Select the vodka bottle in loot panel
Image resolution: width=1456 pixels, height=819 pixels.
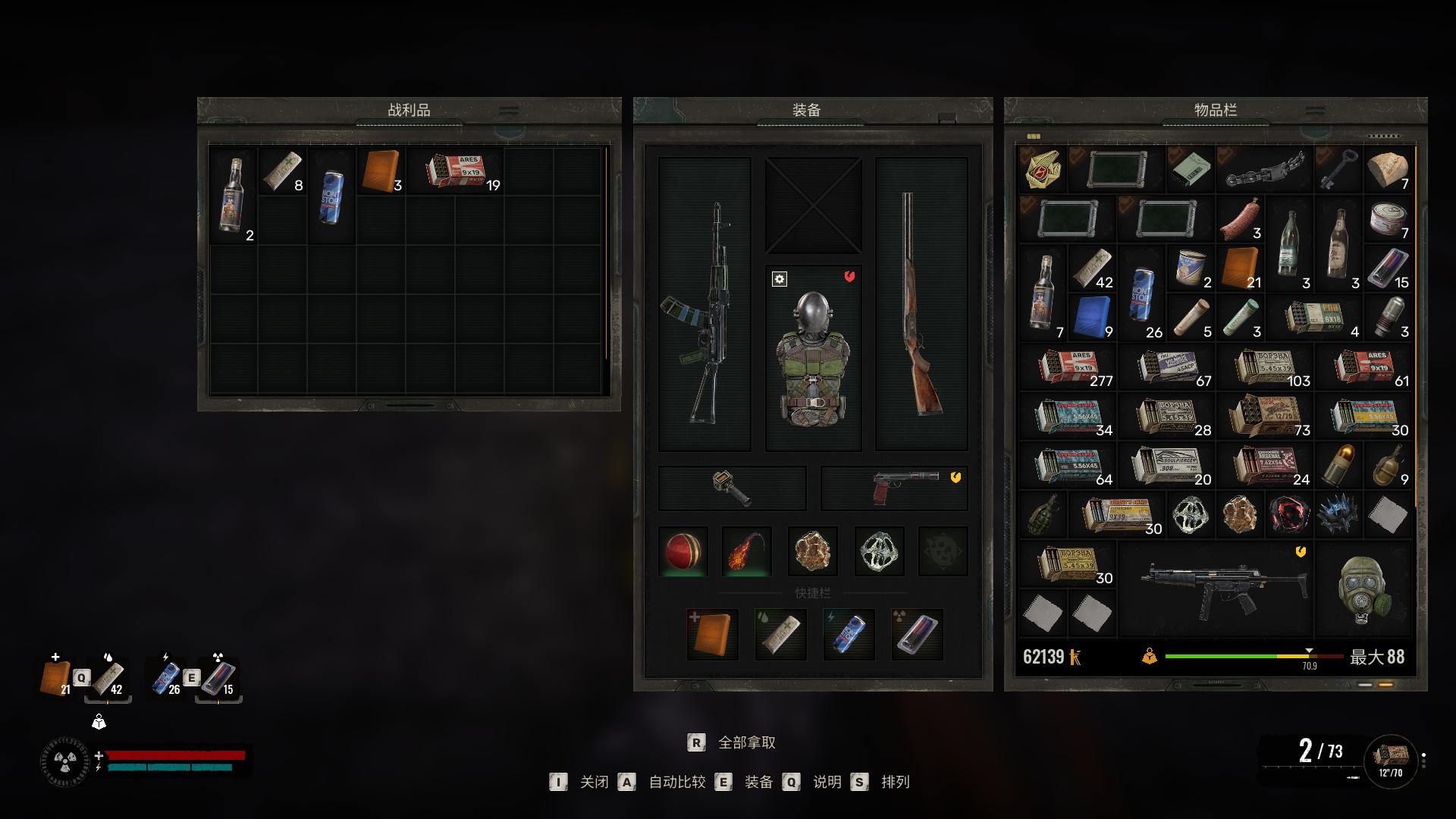click(x=234, y=194)
